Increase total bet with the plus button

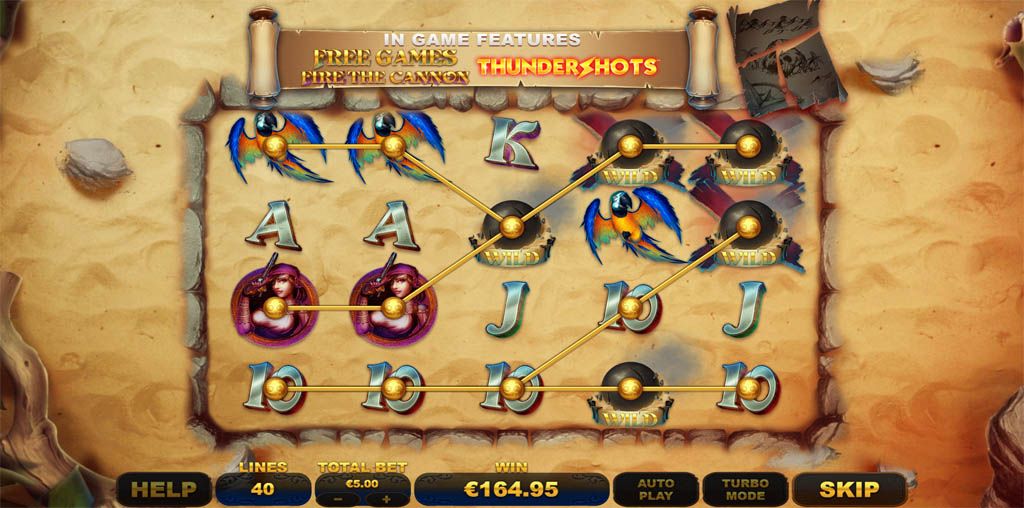tap(386, 497)
